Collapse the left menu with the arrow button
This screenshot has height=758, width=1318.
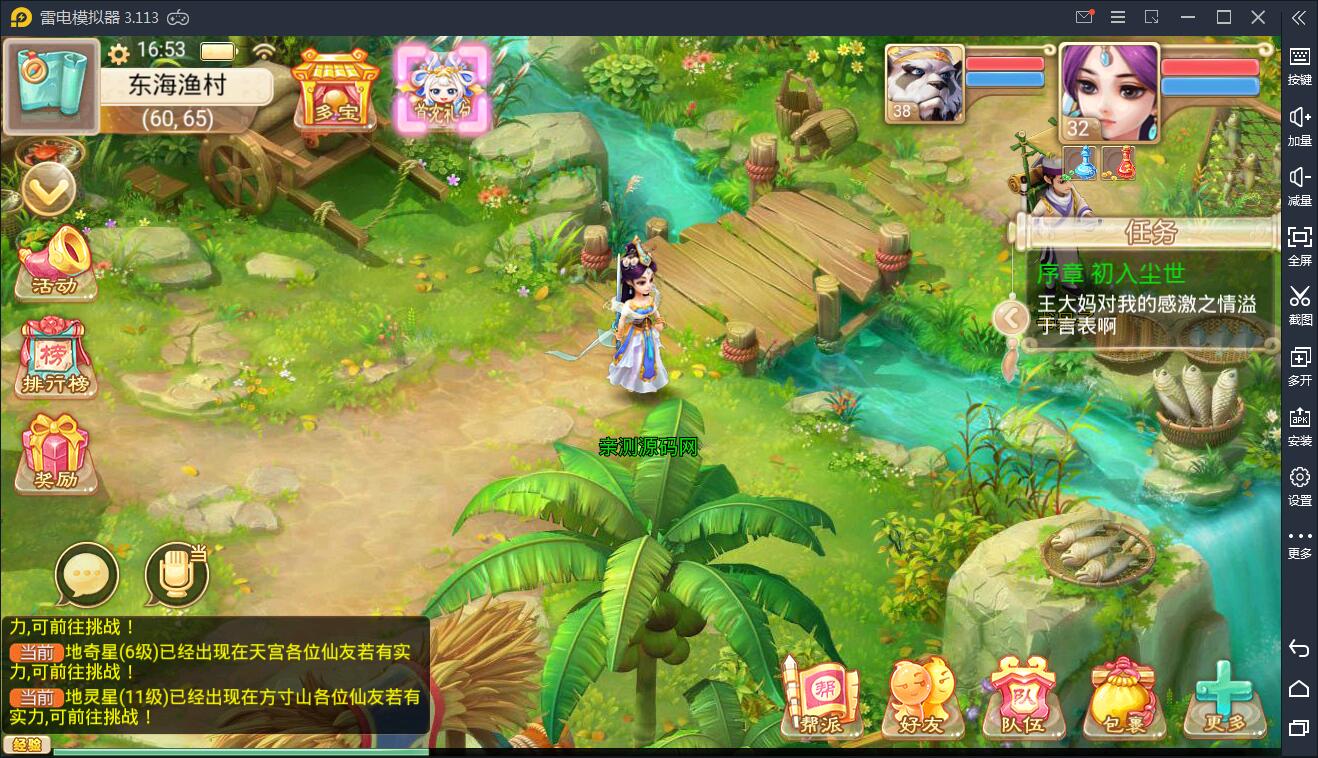click(48, 189)
